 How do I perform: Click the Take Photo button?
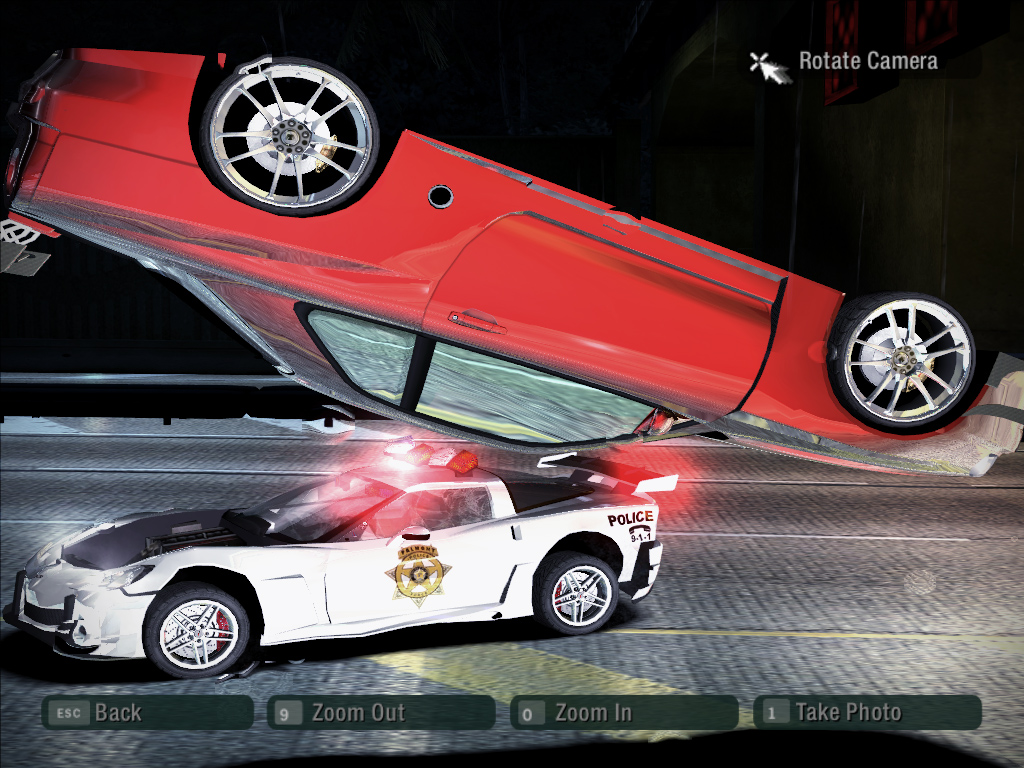point(866,713)
